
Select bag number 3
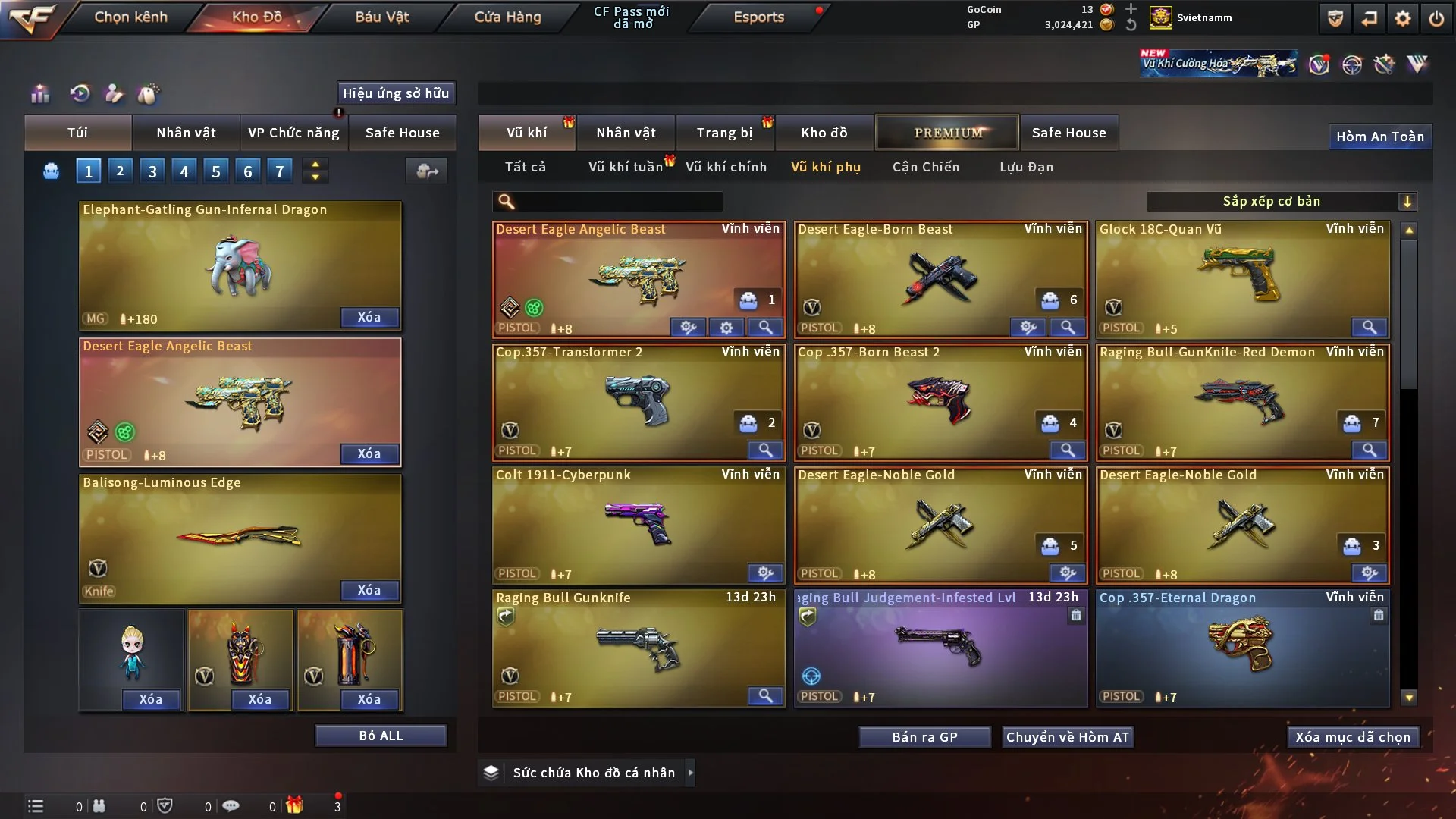click(152, 171)
